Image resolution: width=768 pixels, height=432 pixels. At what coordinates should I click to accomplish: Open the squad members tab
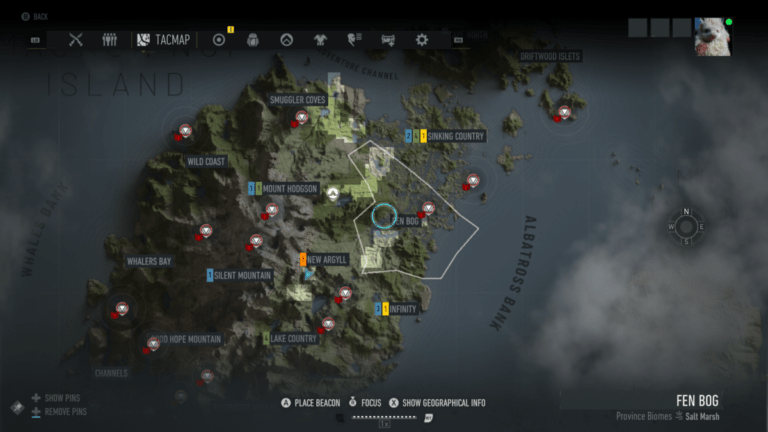point(109,40)
